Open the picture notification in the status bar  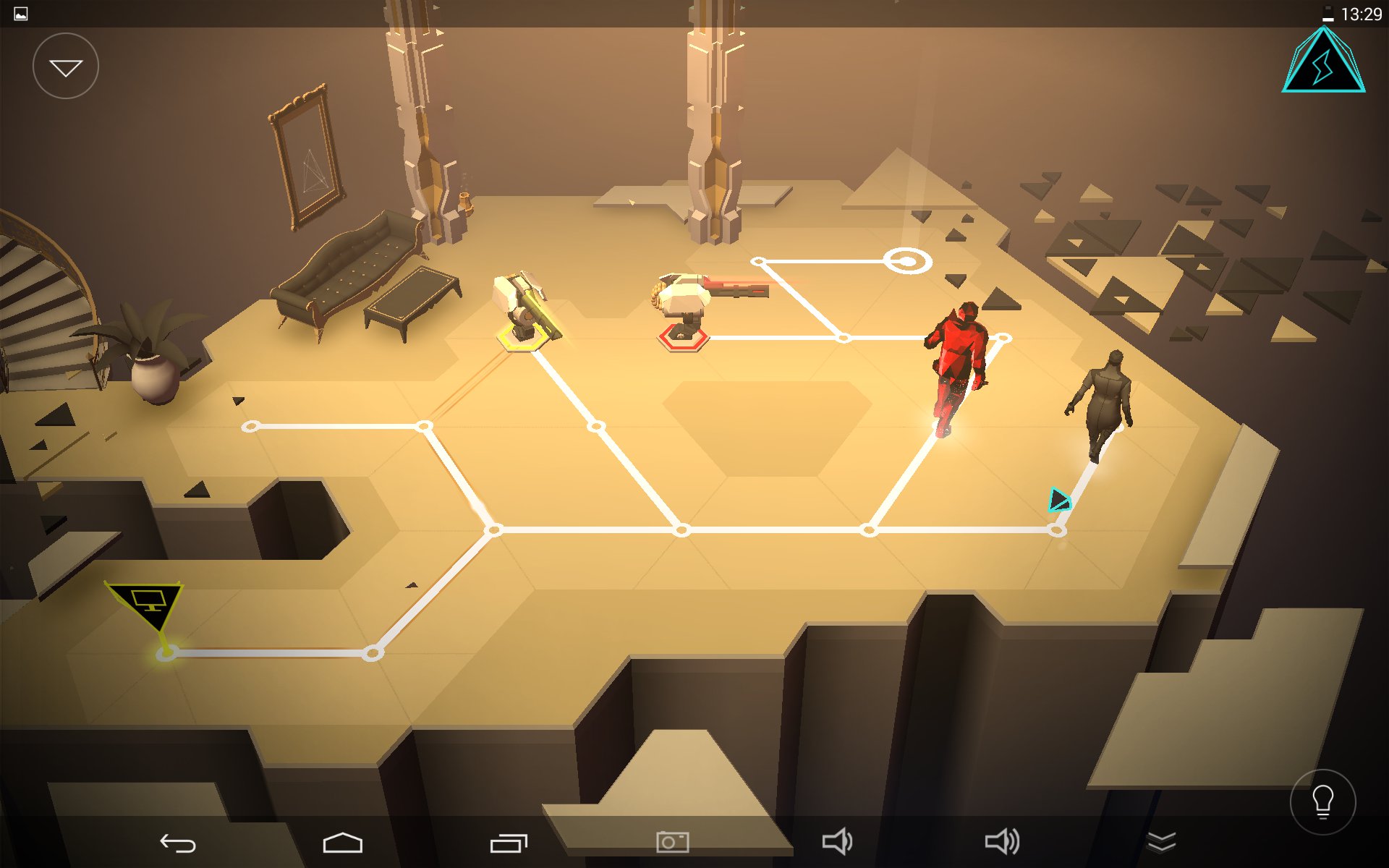[21, 14]
